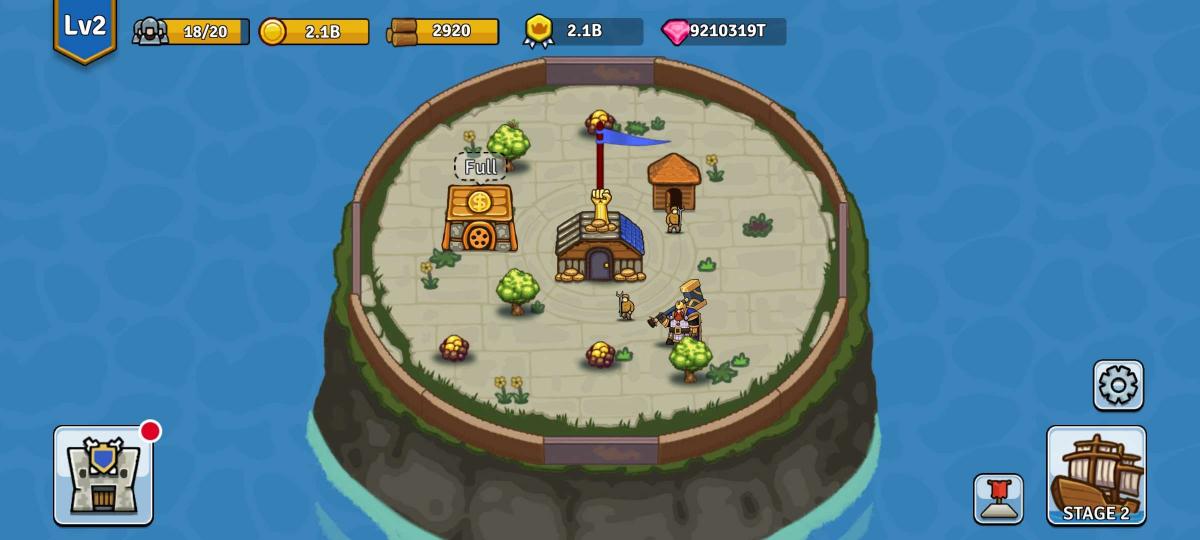Set sail with the Stage 2 ship button
The image size is (1200, 540).
[x=1096, y=475]
